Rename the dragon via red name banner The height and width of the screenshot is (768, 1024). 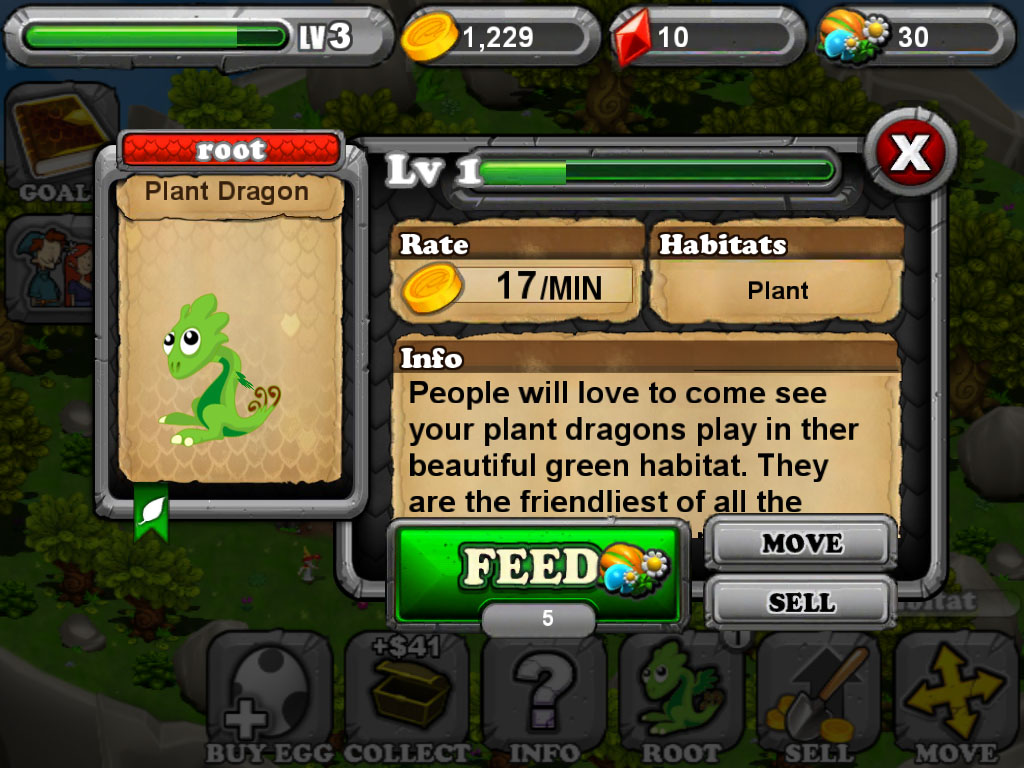[231, 151]
